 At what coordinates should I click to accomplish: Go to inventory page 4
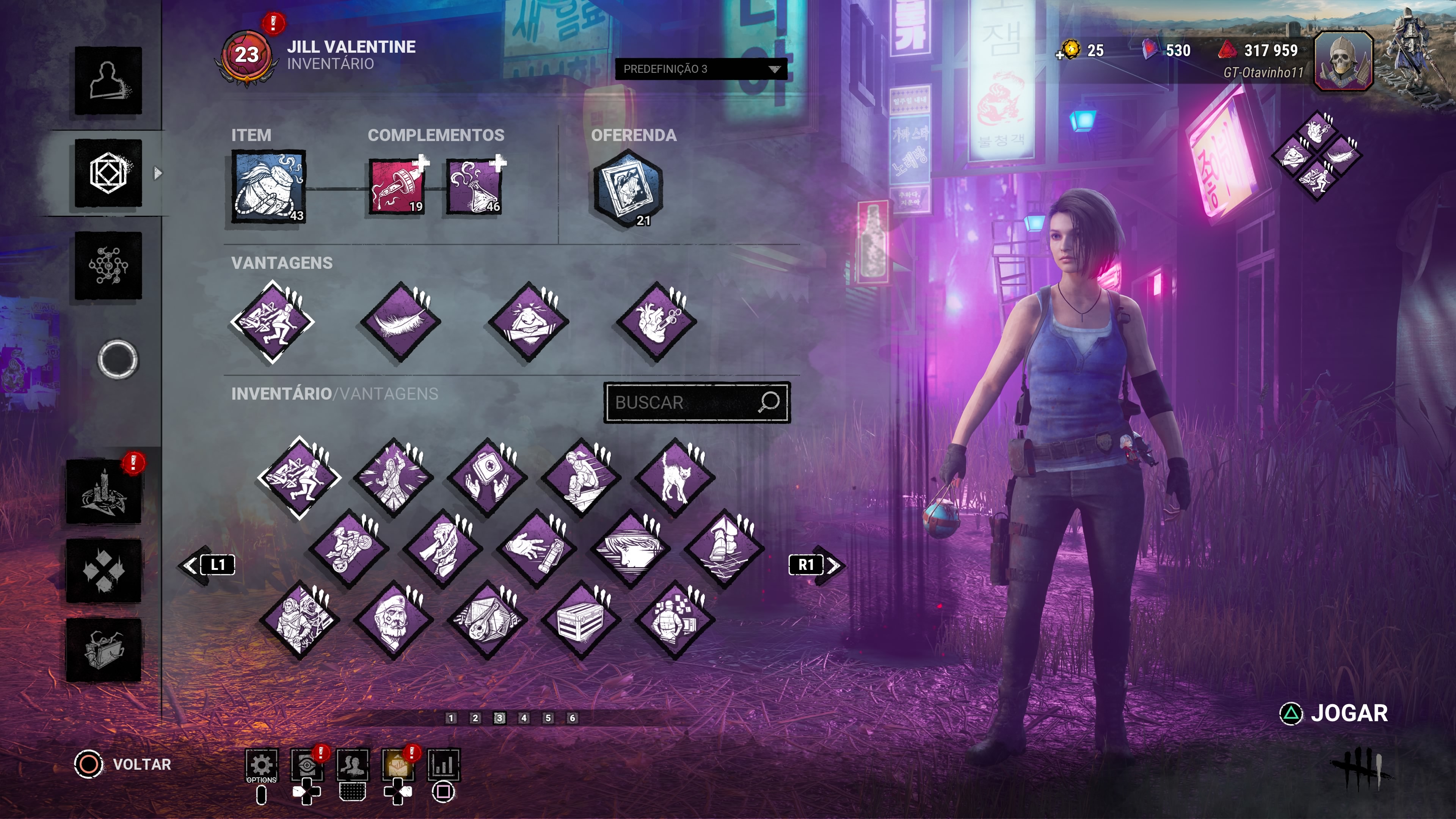click(524, 718)
